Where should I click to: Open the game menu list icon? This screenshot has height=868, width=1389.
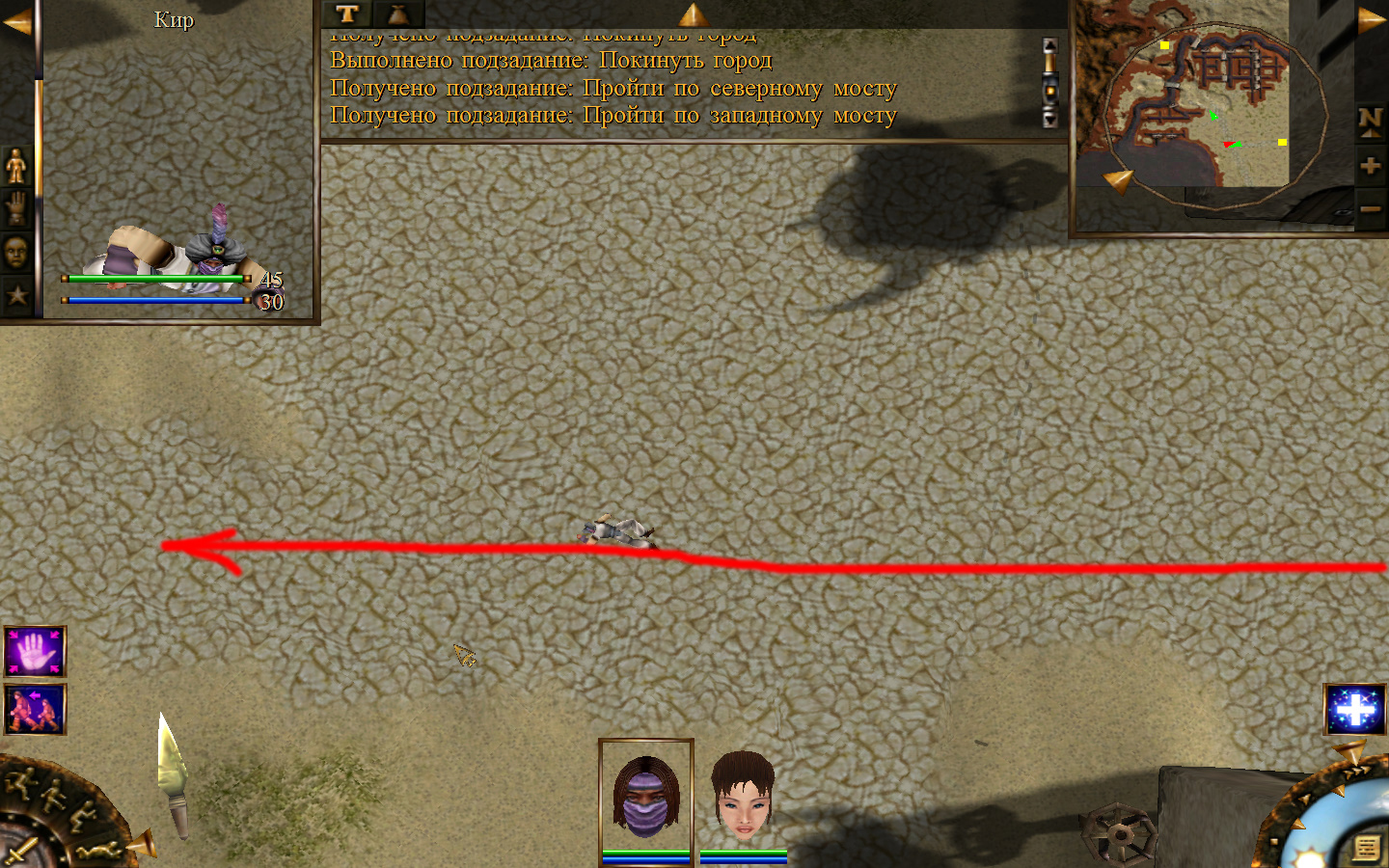pyautogui.click(x=1366, y=848)
